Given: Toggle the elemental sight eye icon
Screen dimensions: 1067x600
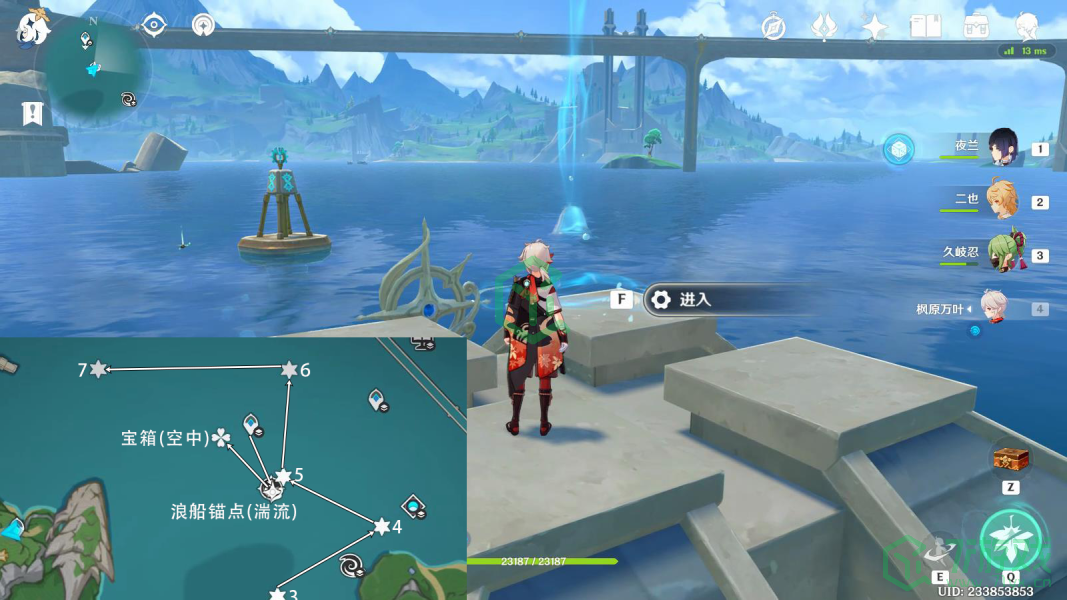Looking at the screenshot, I should [153, 25].
